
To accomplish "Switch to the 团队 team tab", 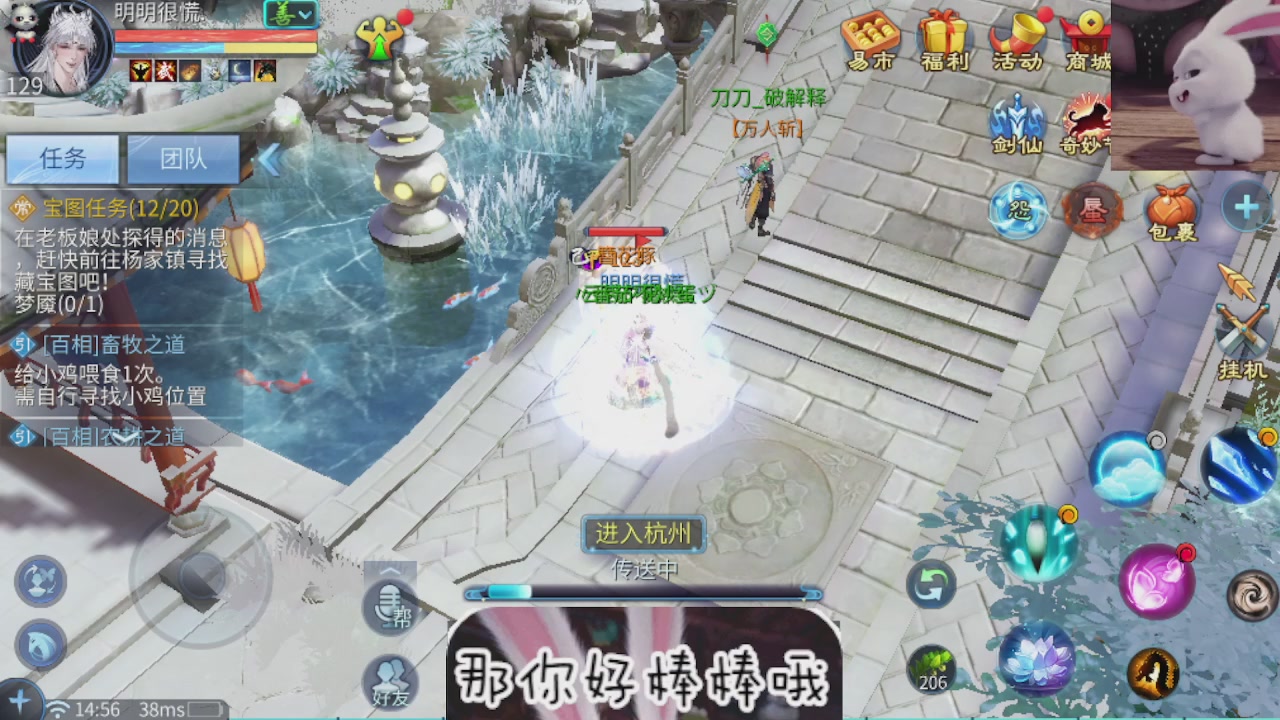I will click(185, 159).
